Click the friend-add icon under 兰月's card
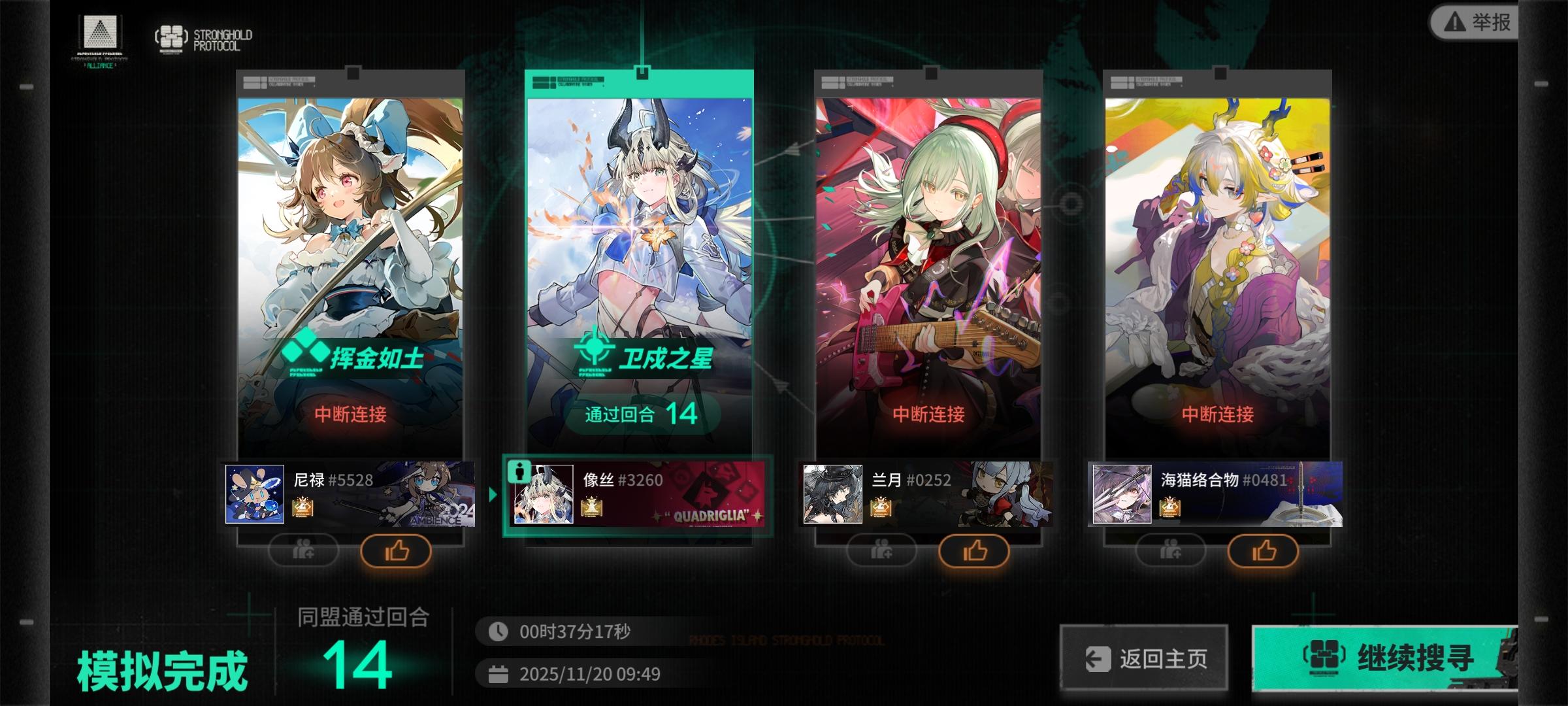1568x706 pixels. click(x=881, y=551)
